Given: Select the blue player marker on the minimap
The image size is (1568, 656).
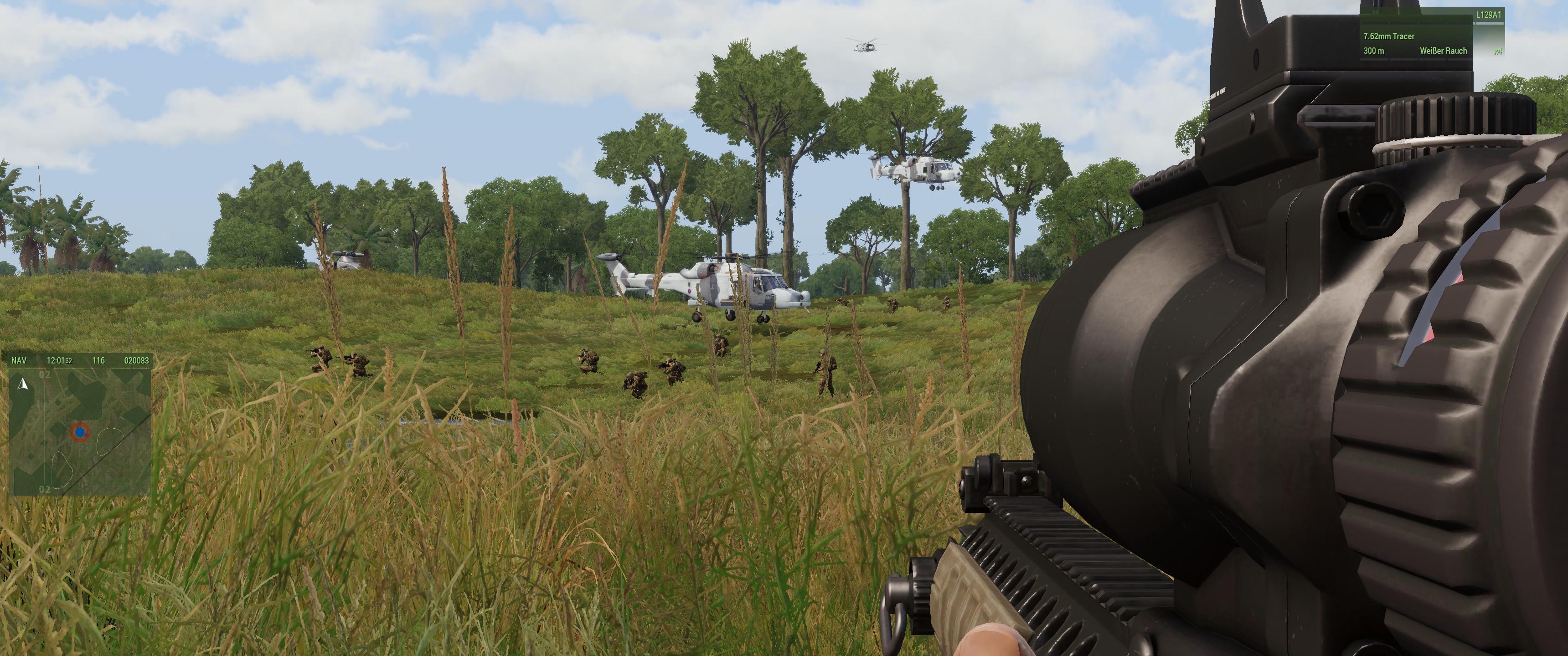Looking at the screenshot, I should tap(80, 432).
